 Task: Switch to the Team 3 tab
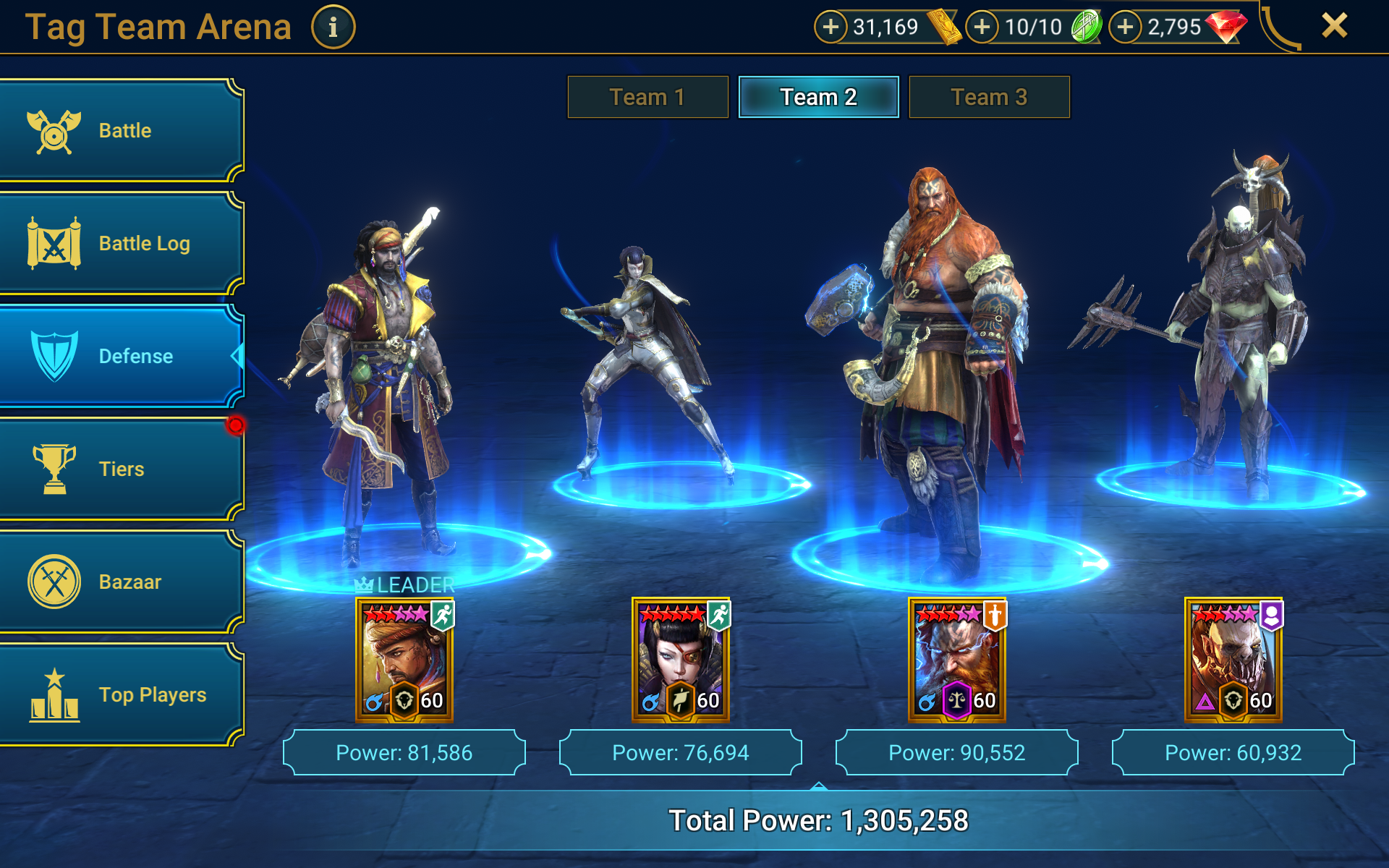click(989, 97)
